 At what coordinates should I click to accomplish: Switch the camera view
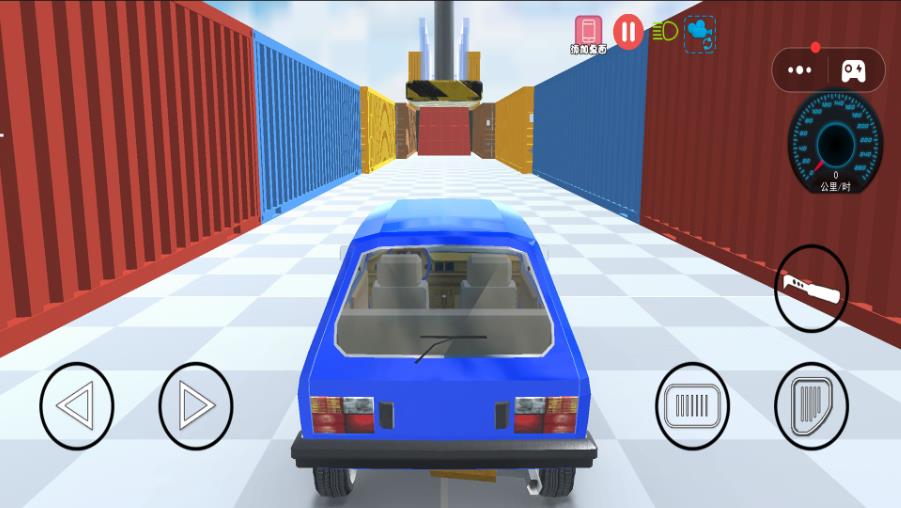pyautogui.click(x=699, y=33)
